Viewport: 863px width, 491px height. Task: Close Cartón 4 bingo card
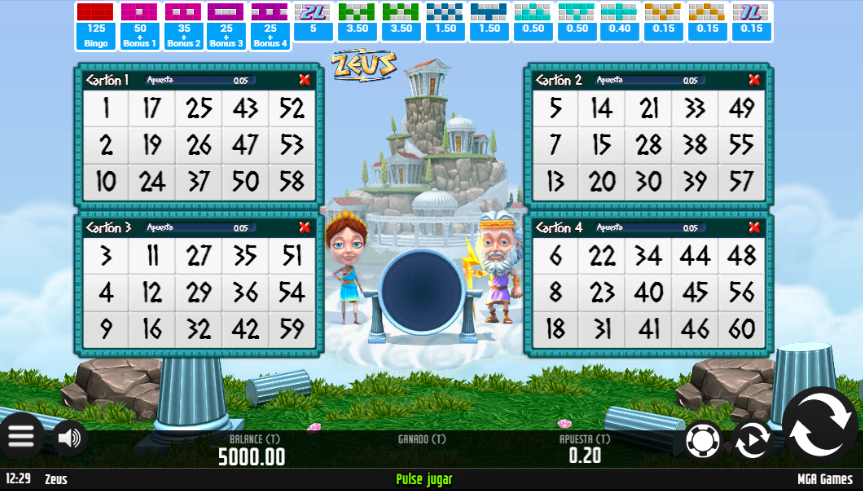[x=754, y=228]
